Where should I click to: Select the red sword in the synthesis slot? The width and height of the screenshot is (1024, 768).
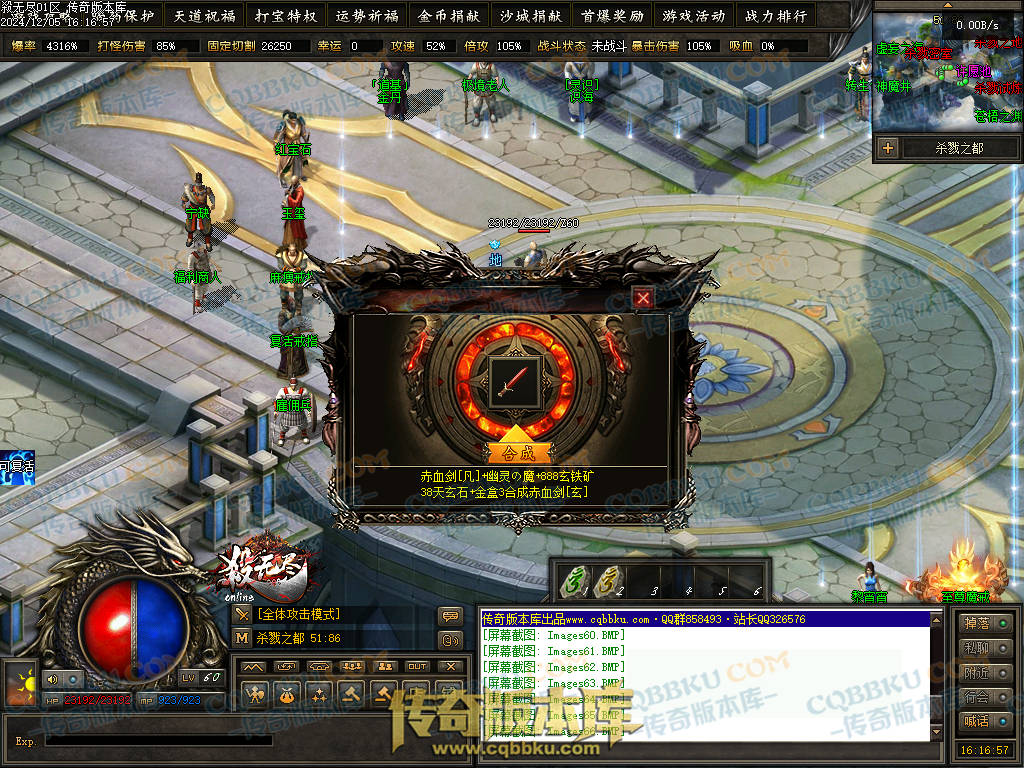518,381
